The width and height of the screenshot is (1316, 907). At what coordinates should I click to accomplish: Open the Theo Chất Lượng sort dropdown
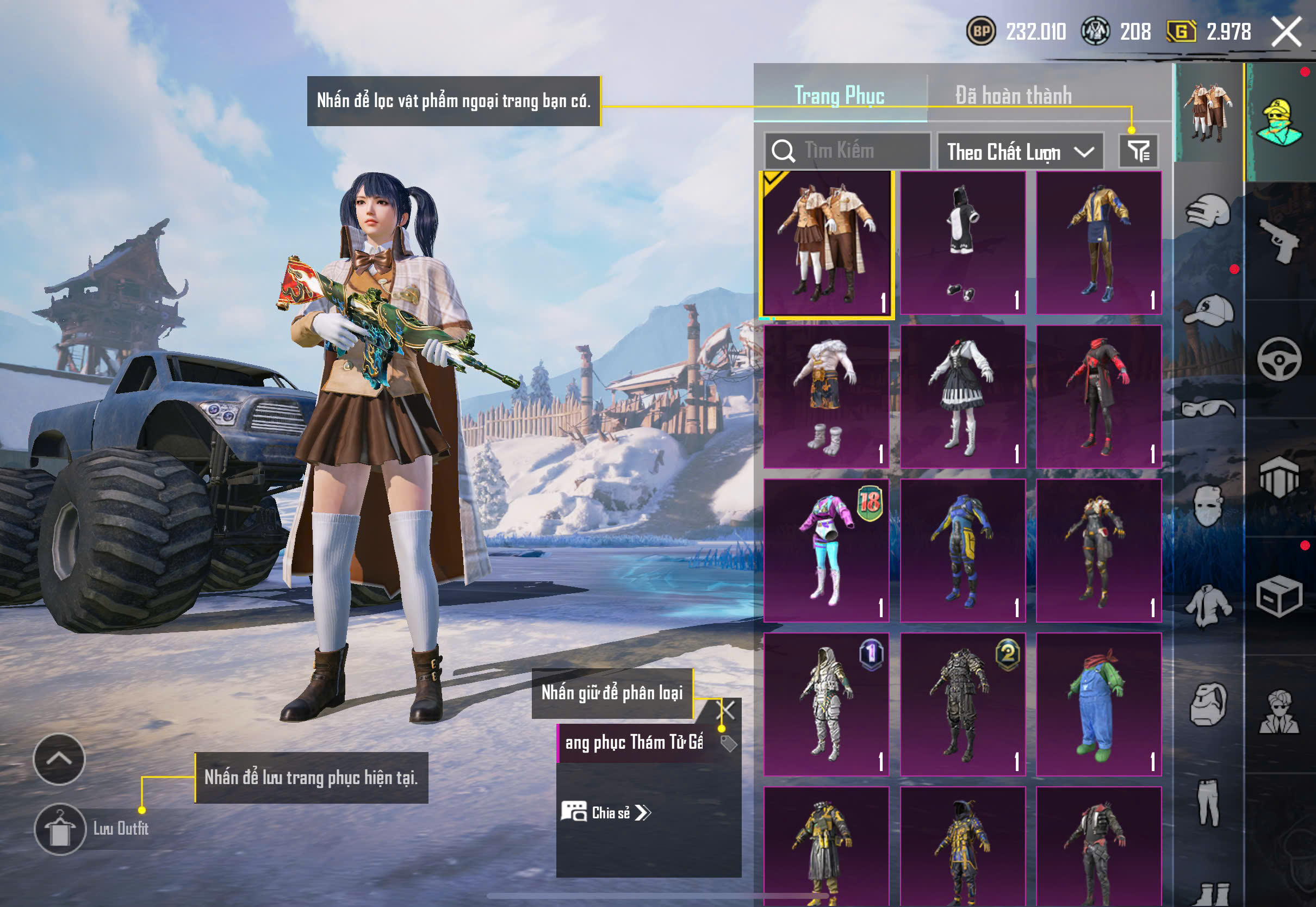(1020, 152)
